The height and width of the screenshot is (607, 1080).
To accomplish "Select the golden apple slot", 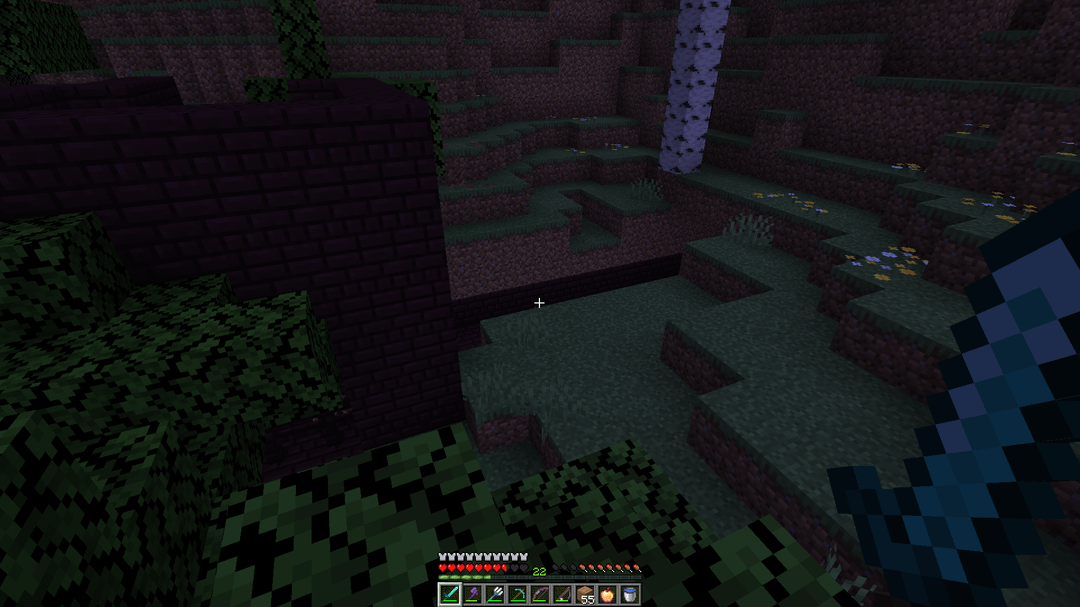I will pyautogui.click(x=607, y=595).
